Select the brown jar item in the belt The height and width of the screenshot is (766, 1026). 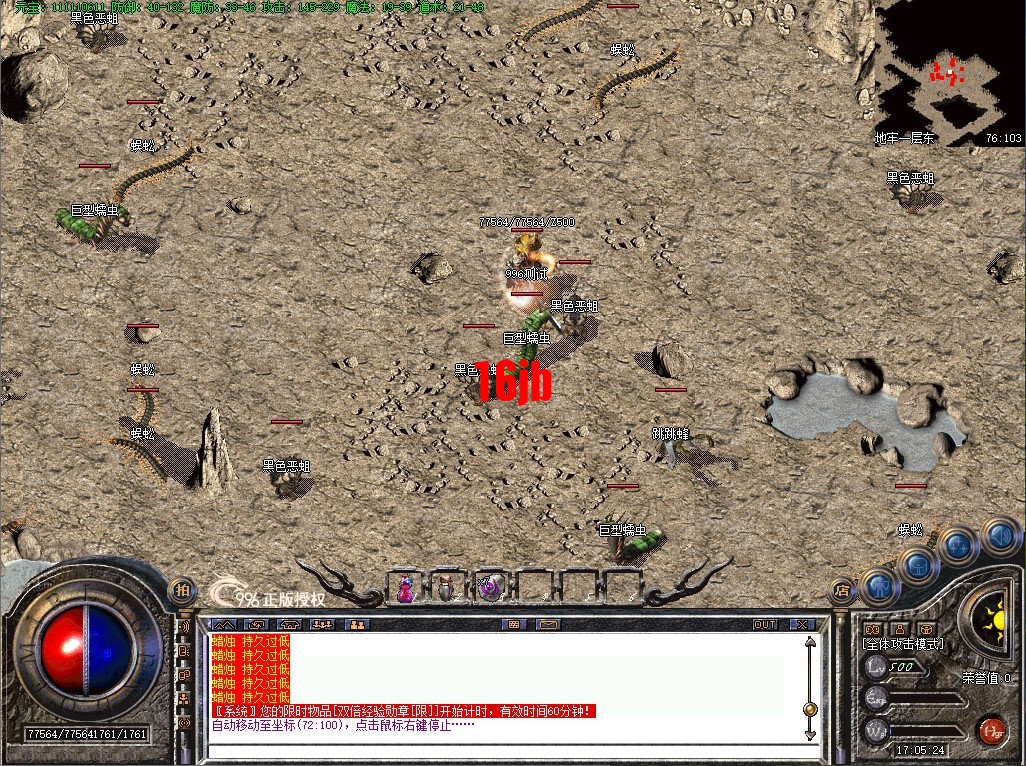pyautogui.click(x=447, y=588)
